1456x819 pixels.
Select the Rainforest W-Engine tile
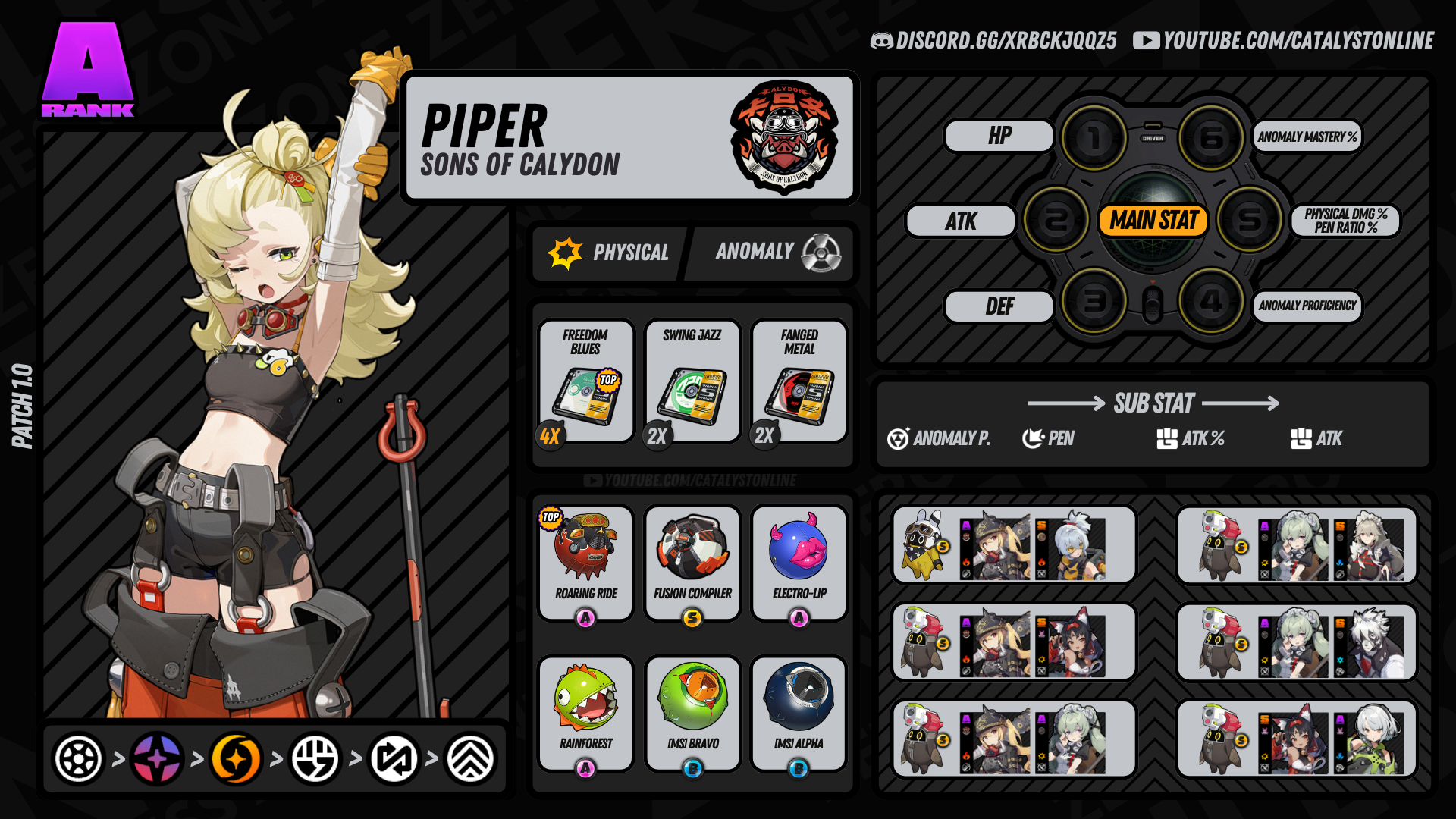[x=585, y=713]
